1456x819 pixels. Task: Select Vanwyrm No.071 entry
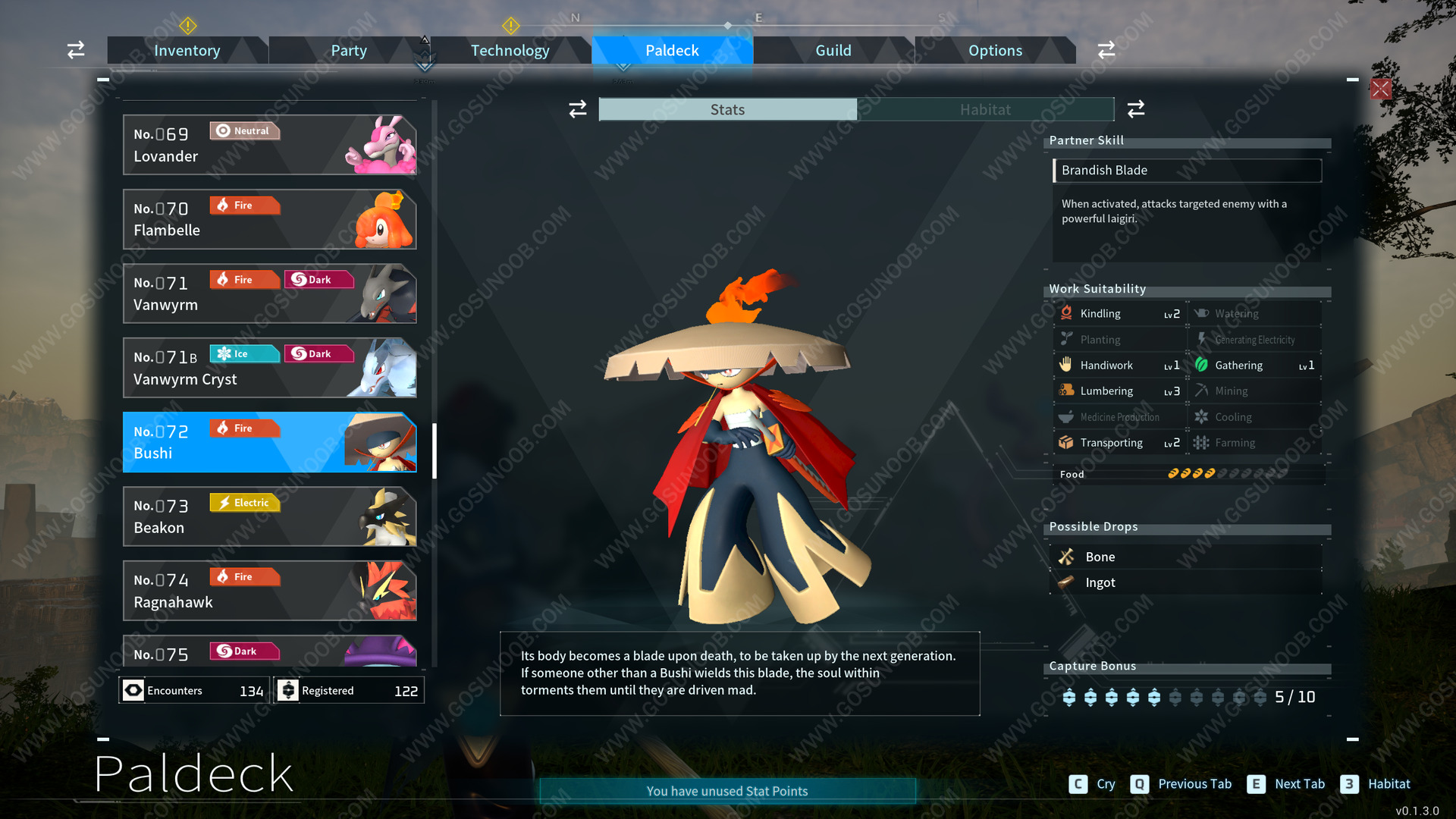click(x=269, y=293)
